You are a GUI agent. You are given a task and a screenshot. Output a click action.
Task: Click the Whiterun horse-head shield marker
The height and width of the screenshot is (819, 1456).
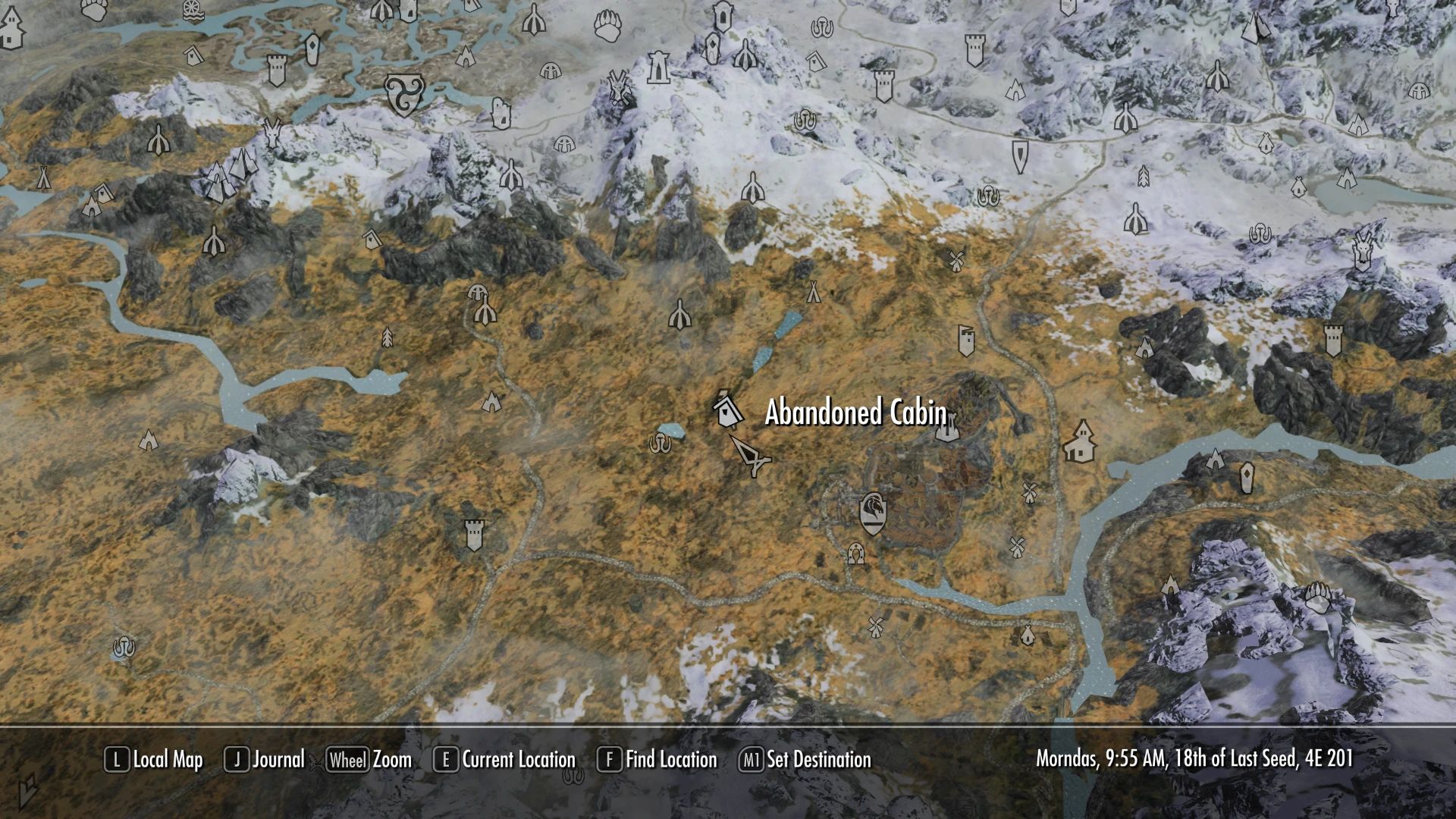coord(872,513)
